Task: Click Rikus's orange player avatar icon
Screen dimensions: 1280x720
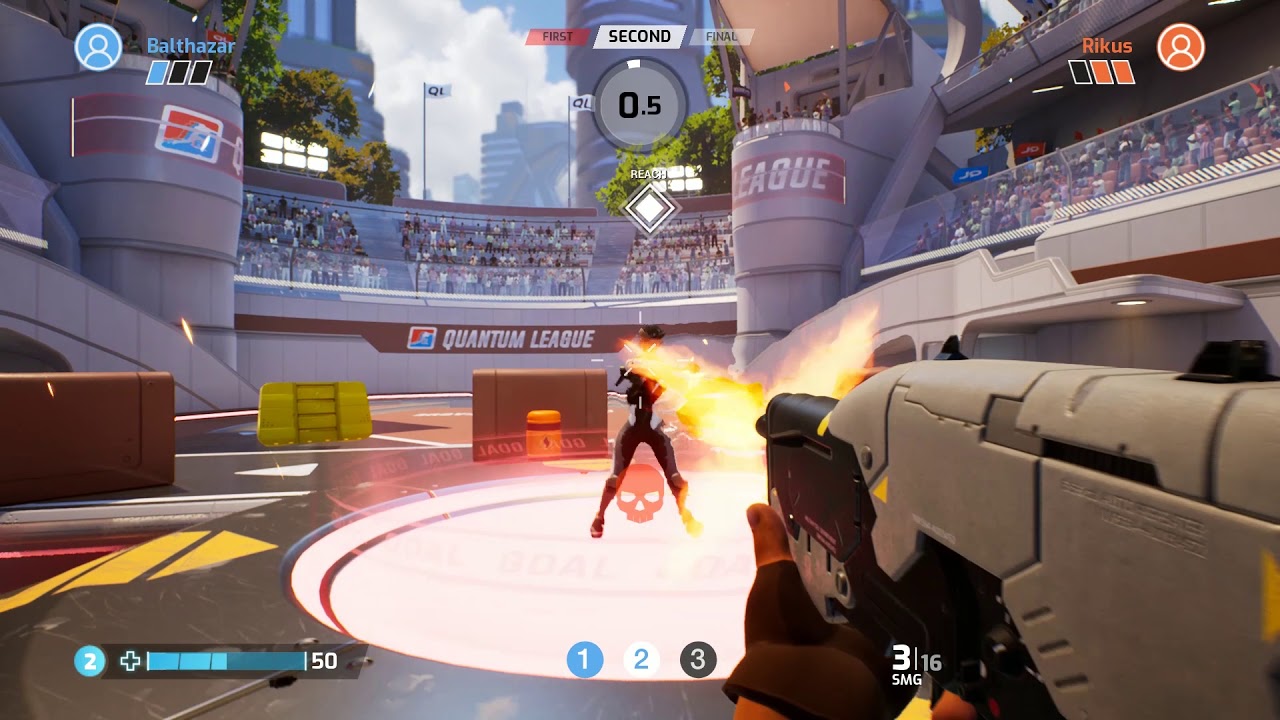Action: click(1180, 47)
